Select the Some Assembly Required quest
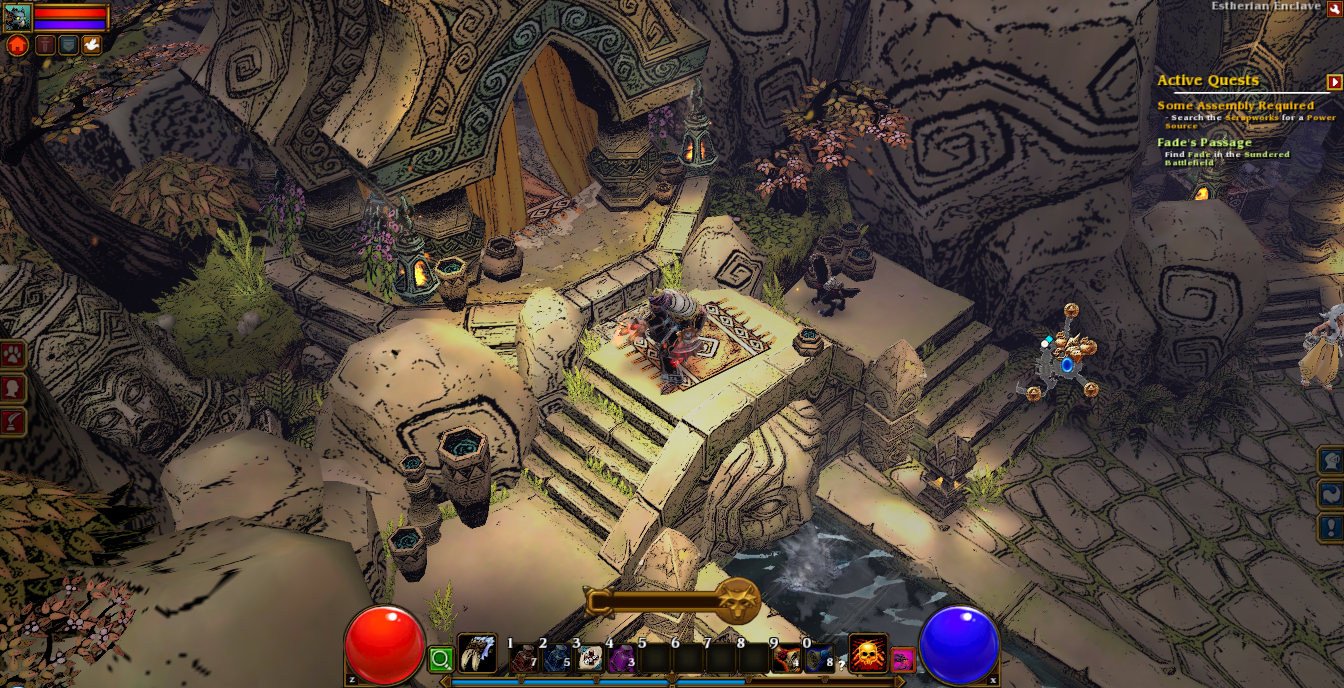1344x688 pixels. click(x=1235, y=105)
